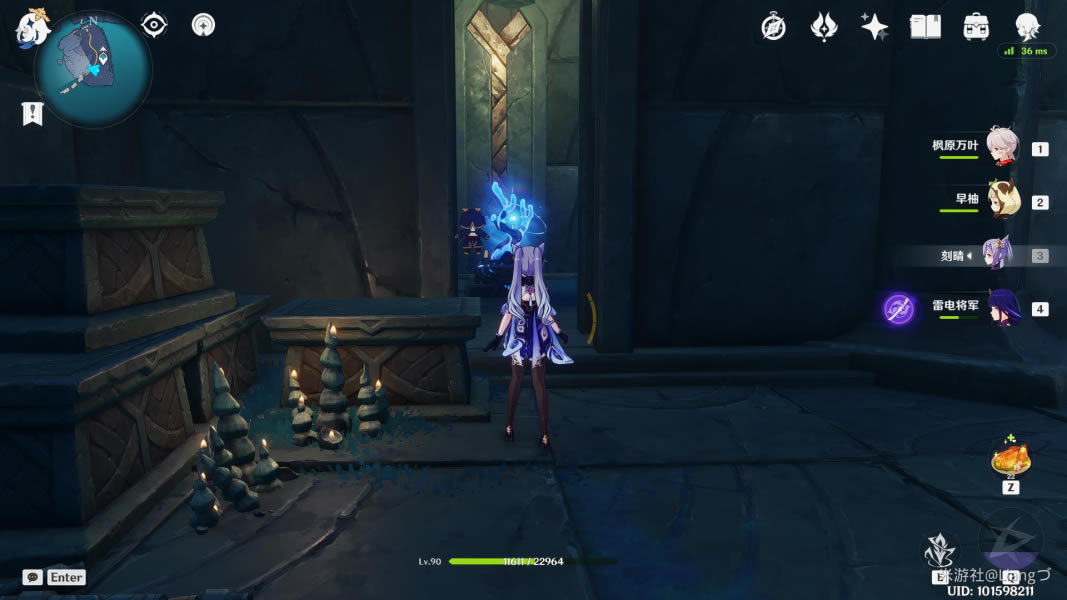The width and height of the screenshot is (1067, 600).
Task: Open the compass adventure icon
Action: pyautogui.click(x=773, y=27)
